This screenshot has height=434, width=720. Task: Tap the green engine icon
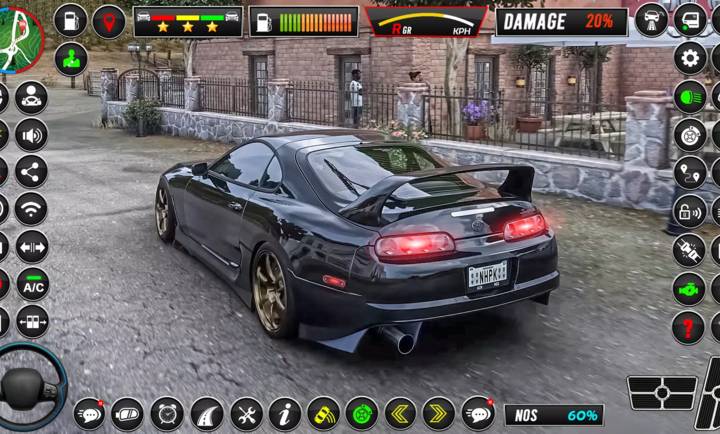(689, 289)
